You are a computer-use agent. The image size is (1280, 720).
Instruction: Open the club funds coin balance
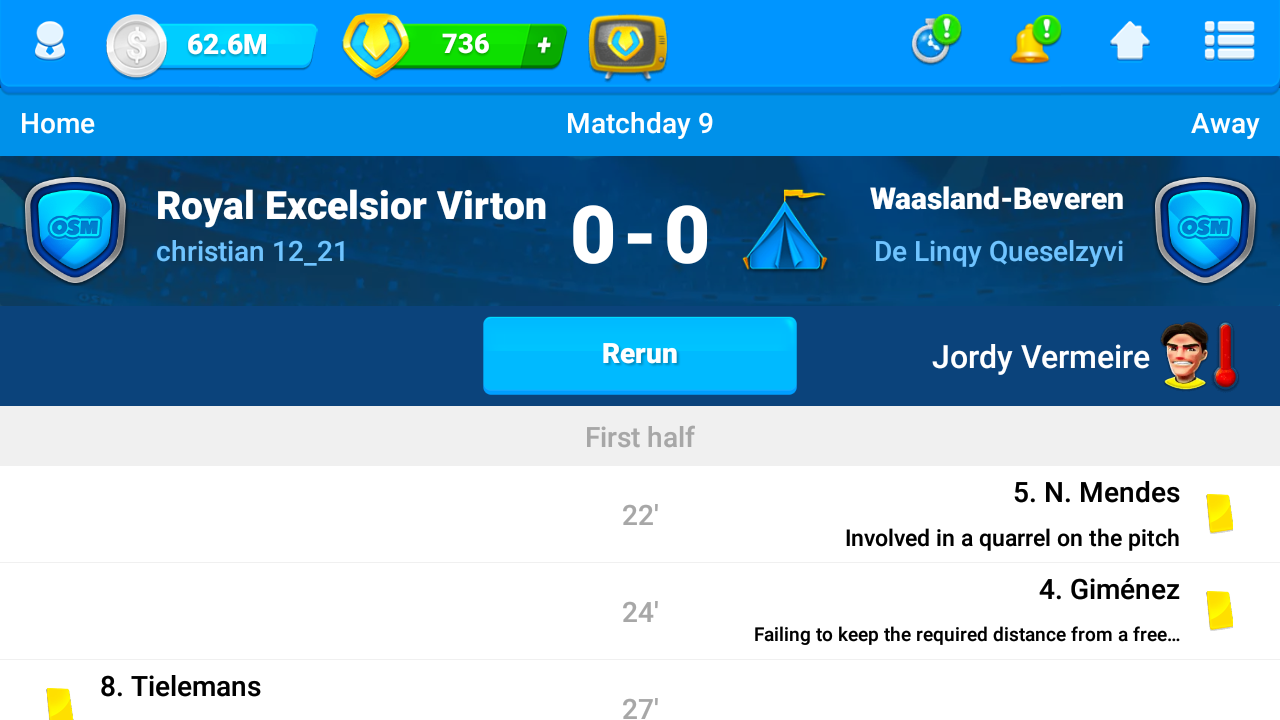point(212,45)
